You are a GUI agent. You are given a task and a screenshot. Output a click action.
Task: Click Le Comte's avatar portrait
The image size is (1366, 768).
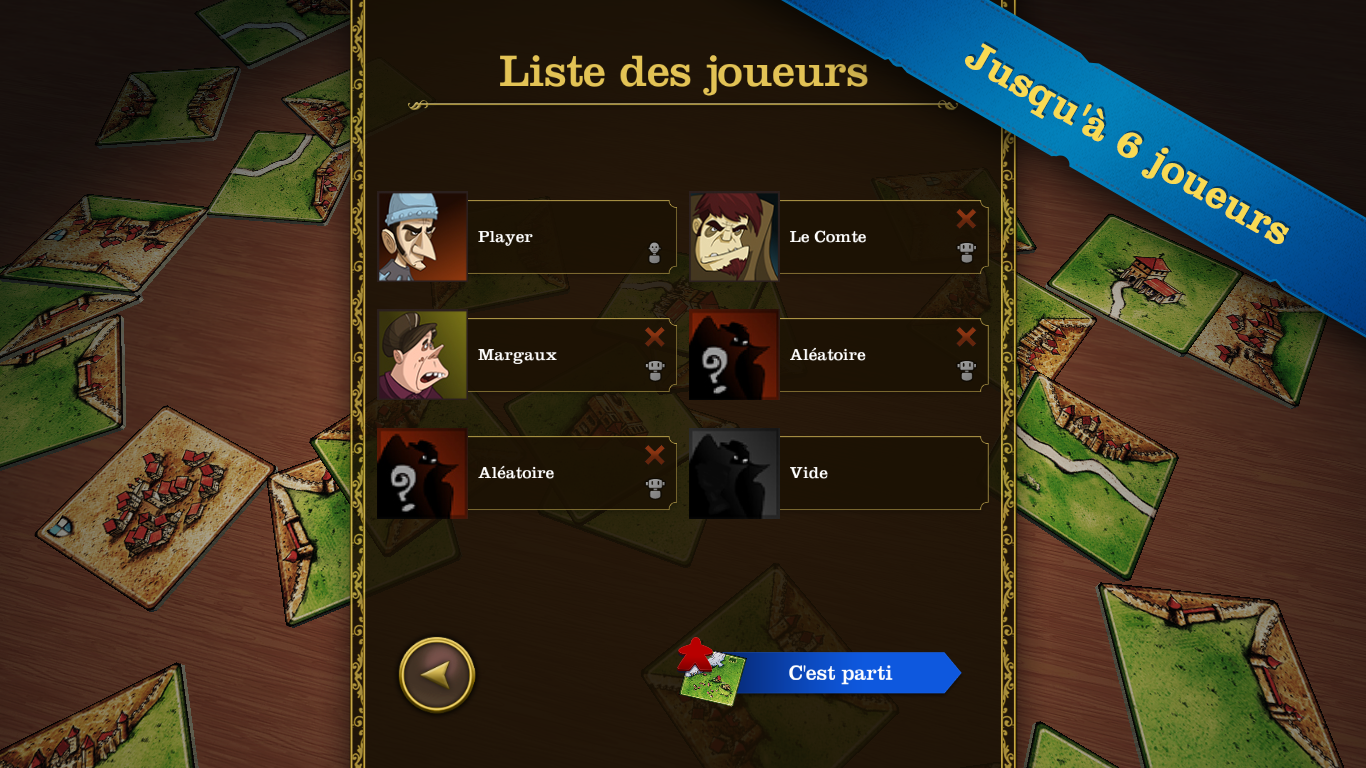(x=733, y=236)
